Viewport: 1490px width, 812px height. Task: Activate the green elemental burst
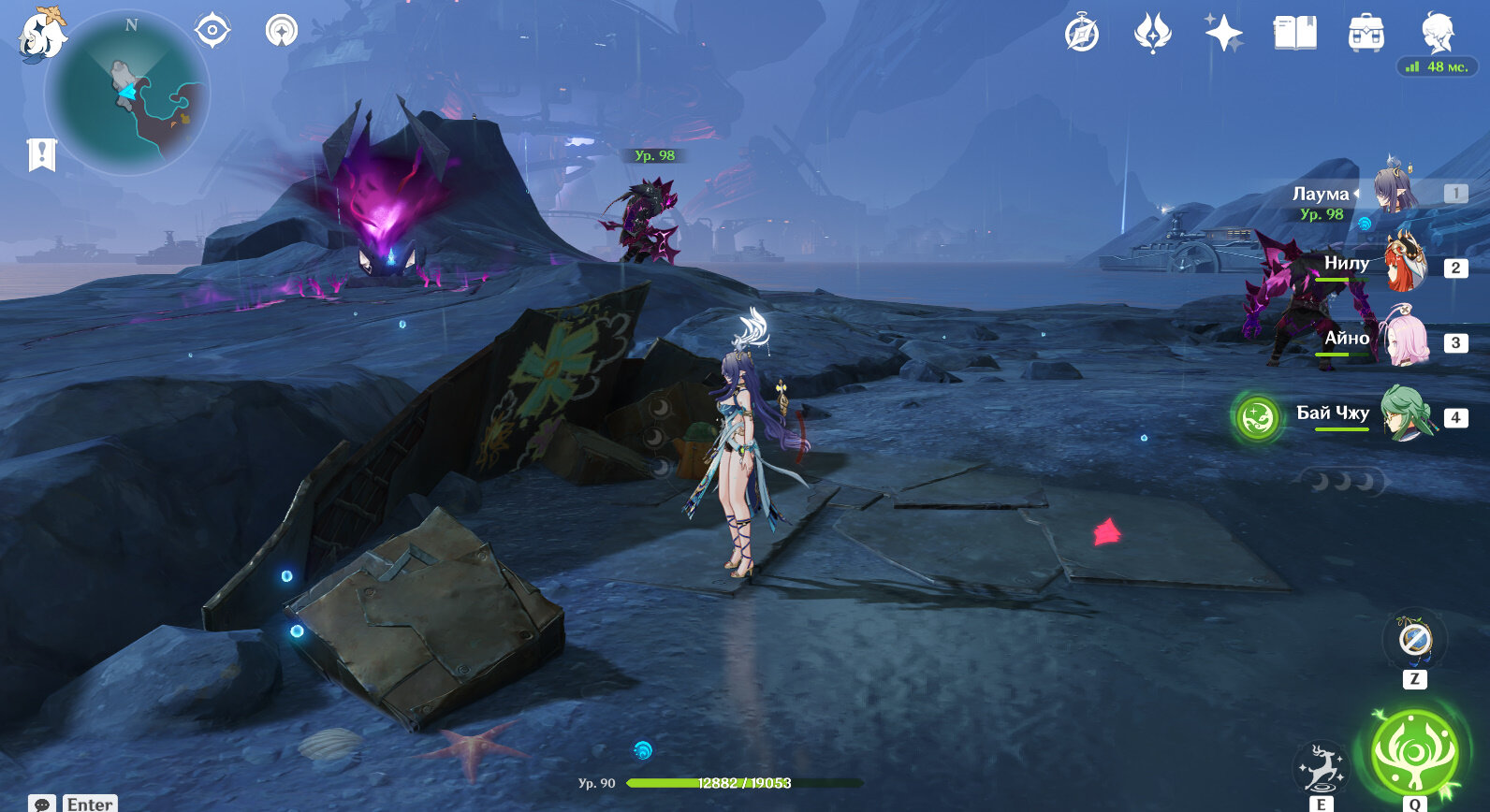[x=1414, y=753]
